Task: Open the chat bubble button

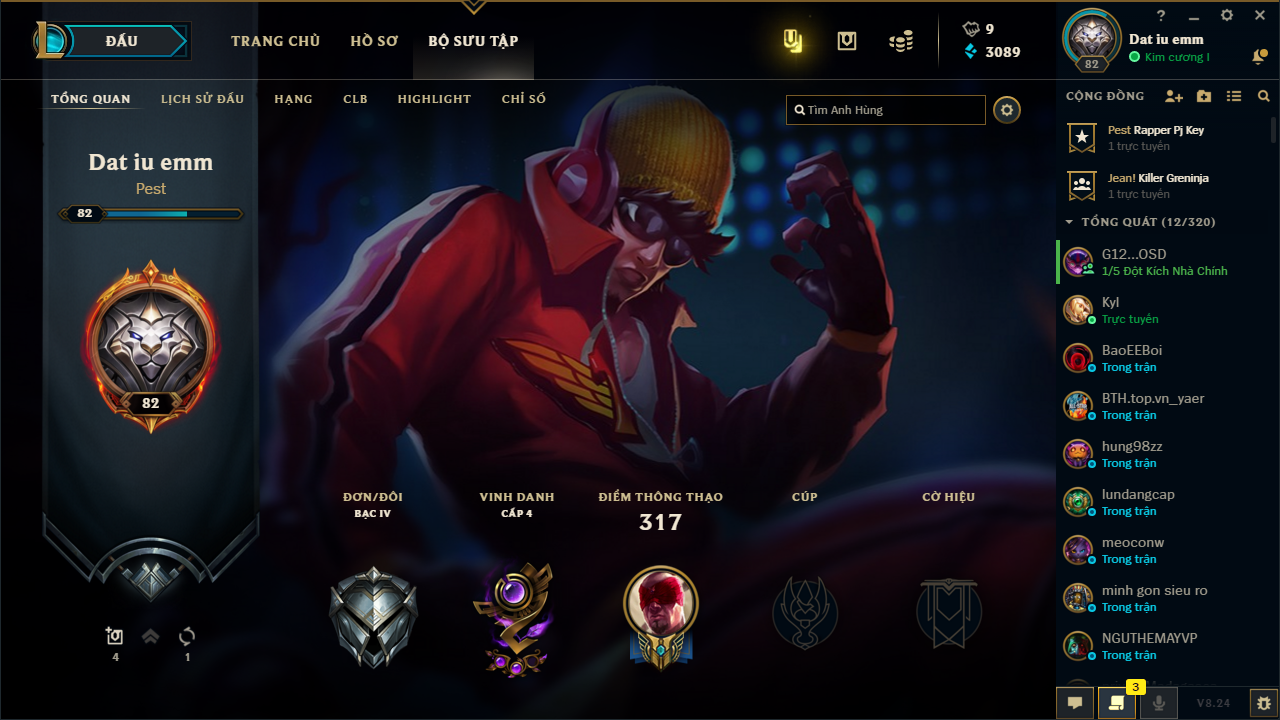Action: tap(1075, 703)
